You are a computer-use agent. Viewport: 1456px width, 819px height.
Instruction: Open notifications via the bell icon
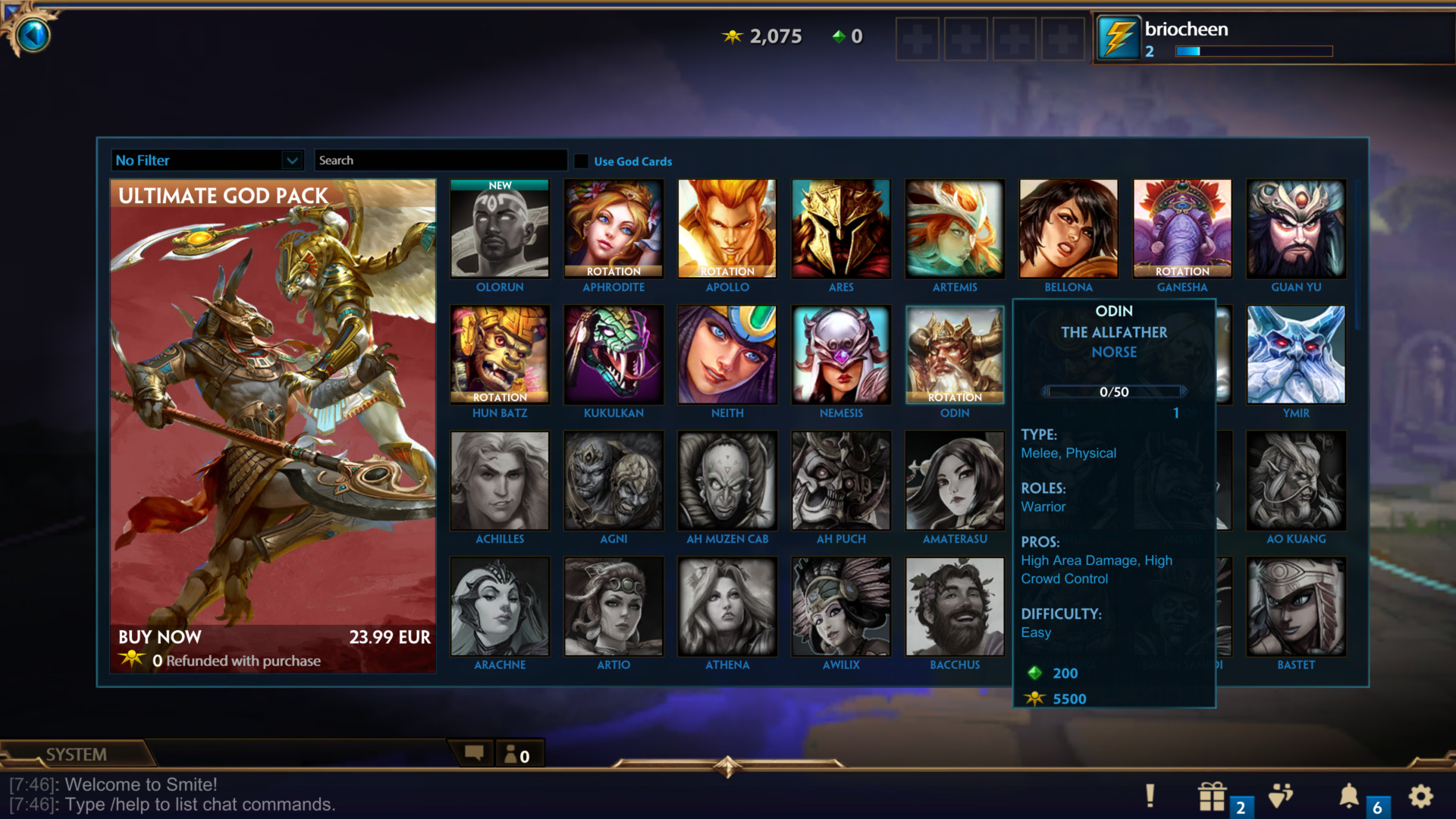(x=1350, y=796)
